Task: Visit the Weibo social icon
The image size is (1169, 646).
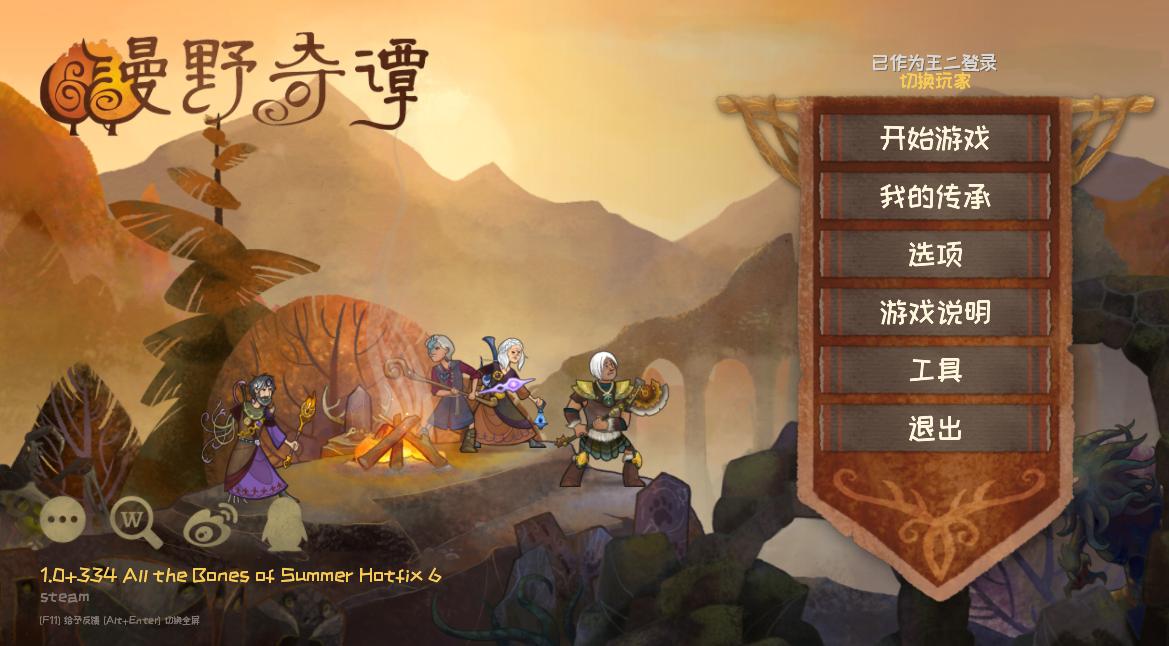Action: tap(210, 522)
